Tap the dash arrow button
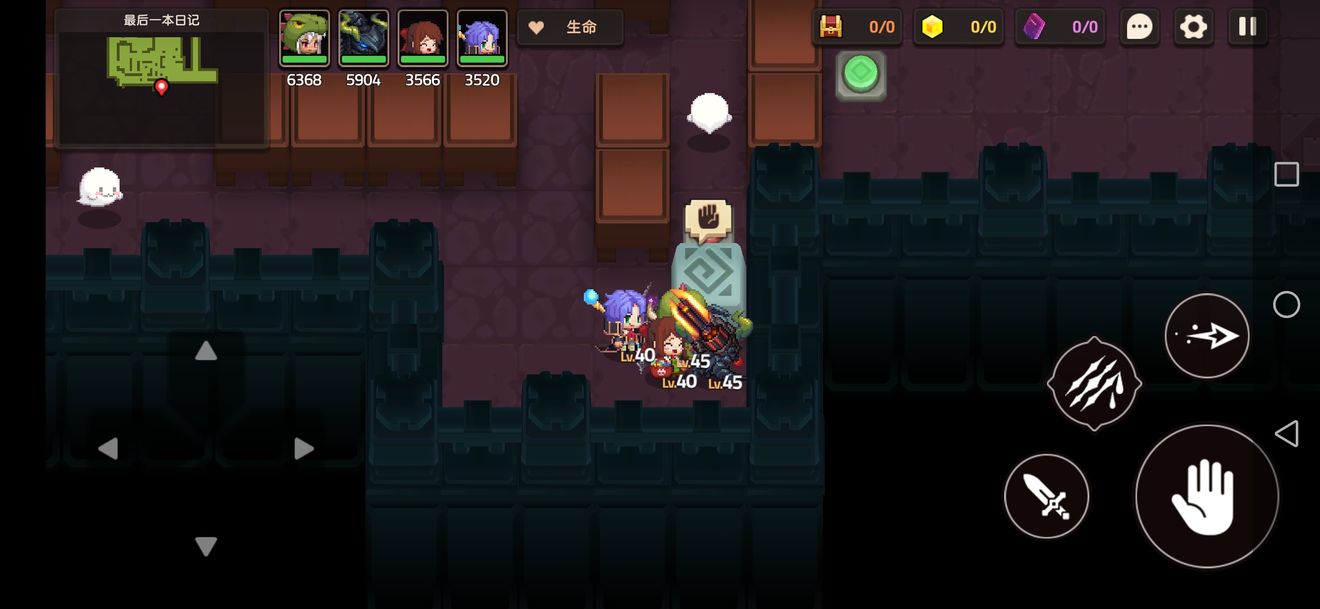 tap(1206, 336)
